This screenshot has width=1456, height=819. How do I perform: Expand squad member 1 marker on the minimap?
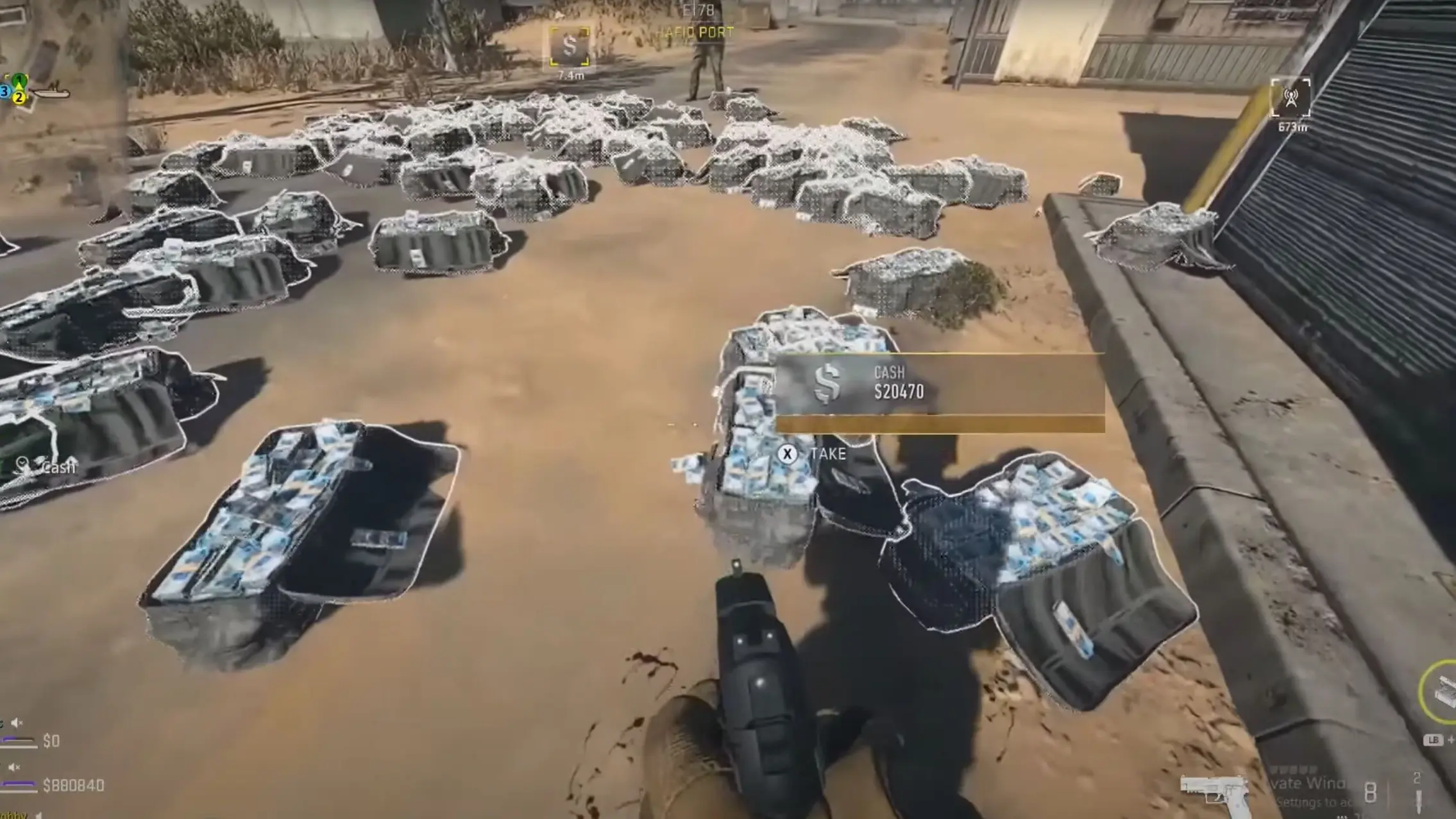19,79
